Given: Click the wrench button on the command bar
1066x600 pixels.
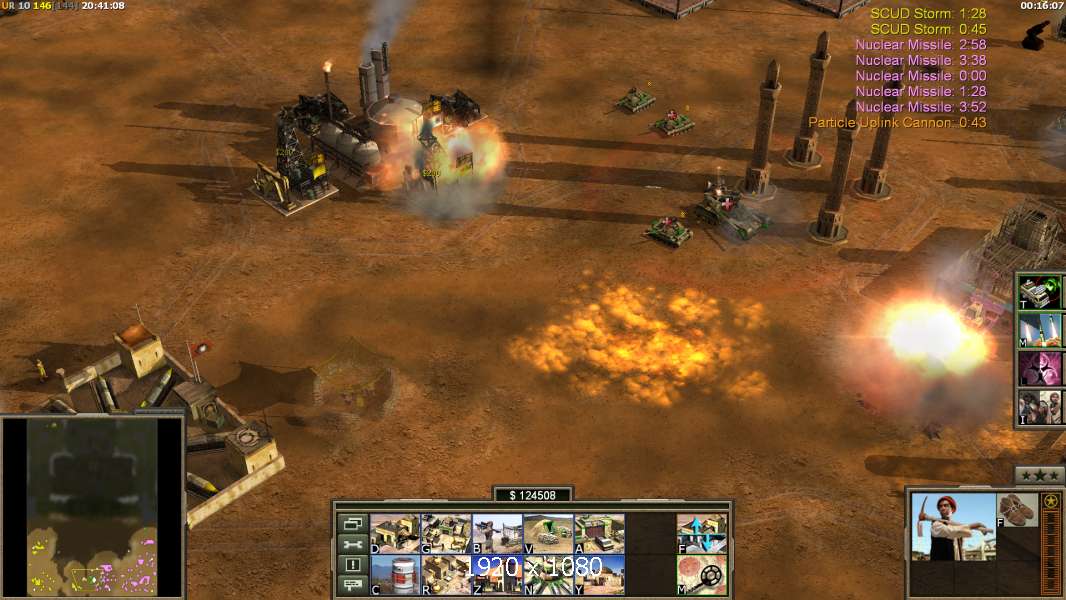Looking at the screenshot, I should [x=352, y=544].
